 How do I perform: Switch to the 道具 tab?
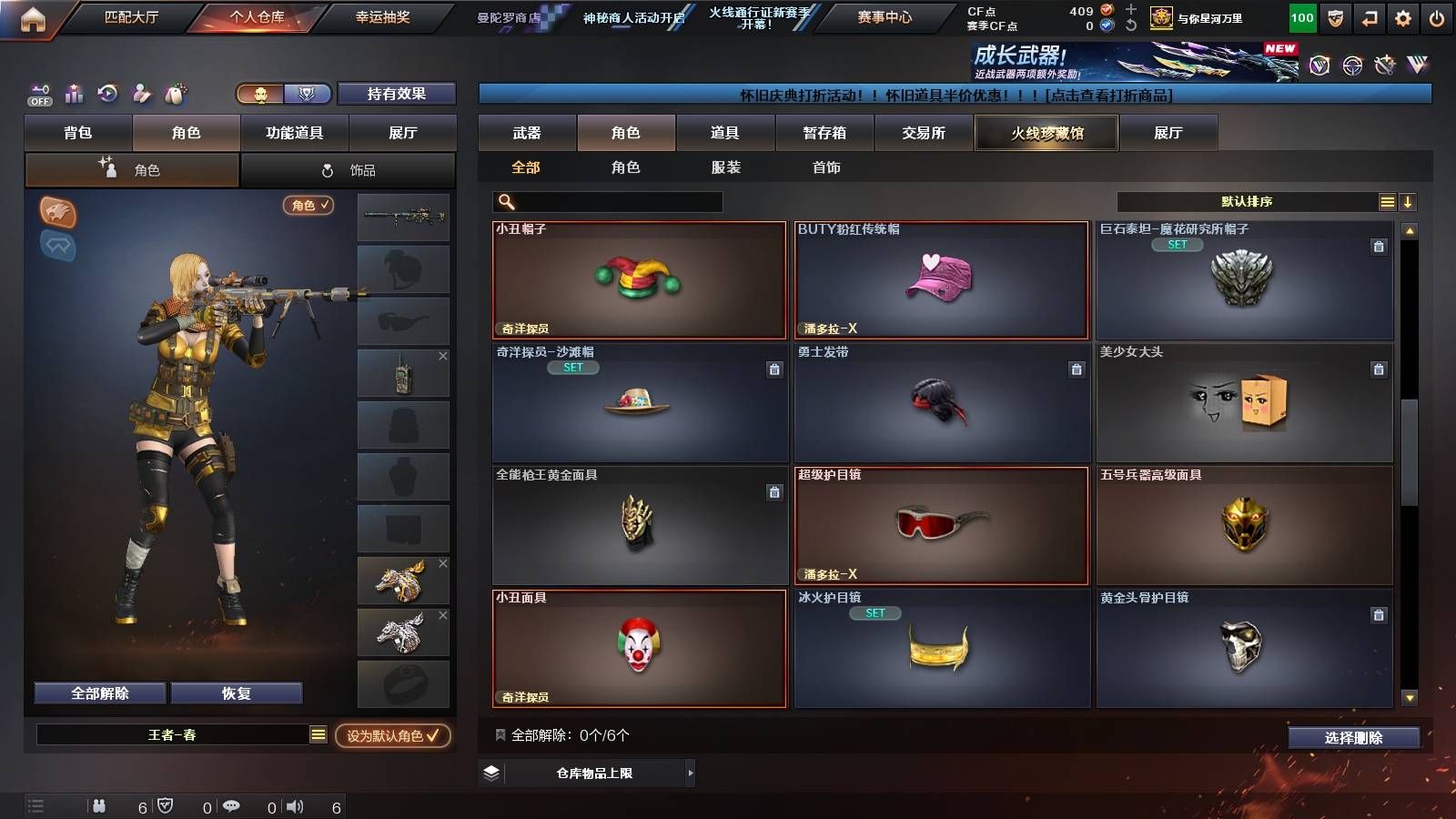(x=724, y=133)
